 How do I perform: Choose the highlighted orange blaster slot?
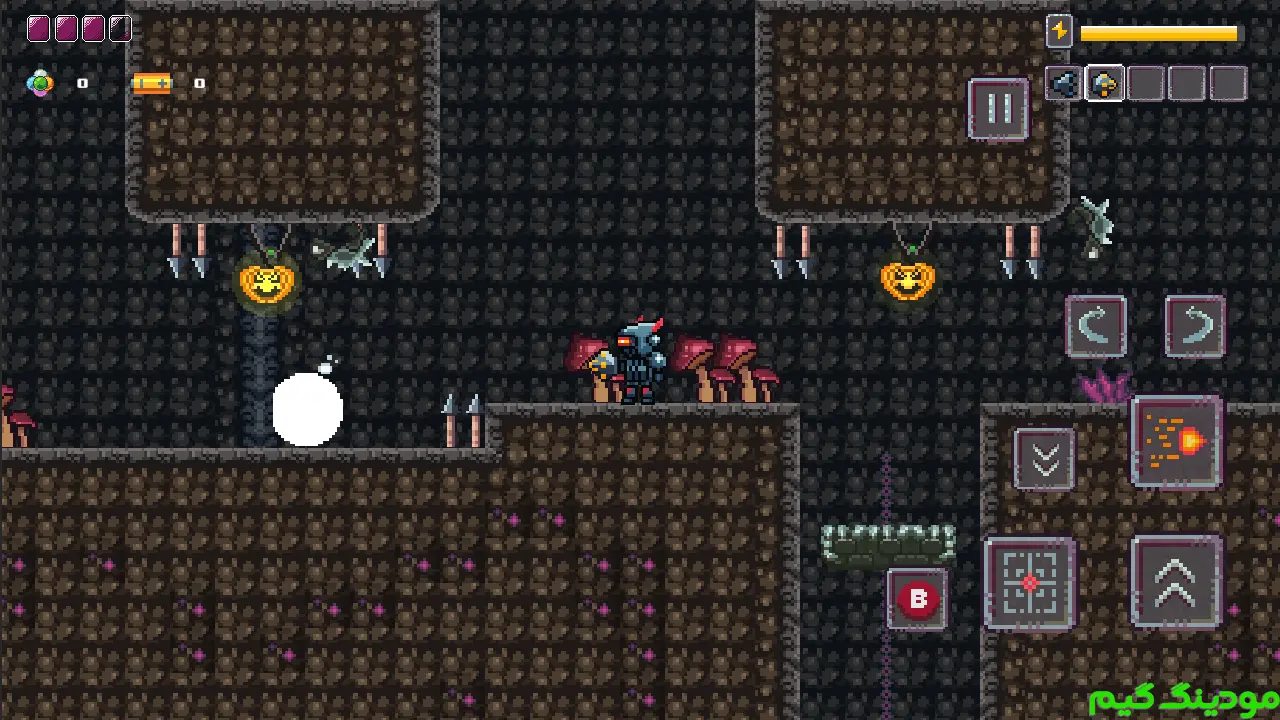[x=1105, y=84]
